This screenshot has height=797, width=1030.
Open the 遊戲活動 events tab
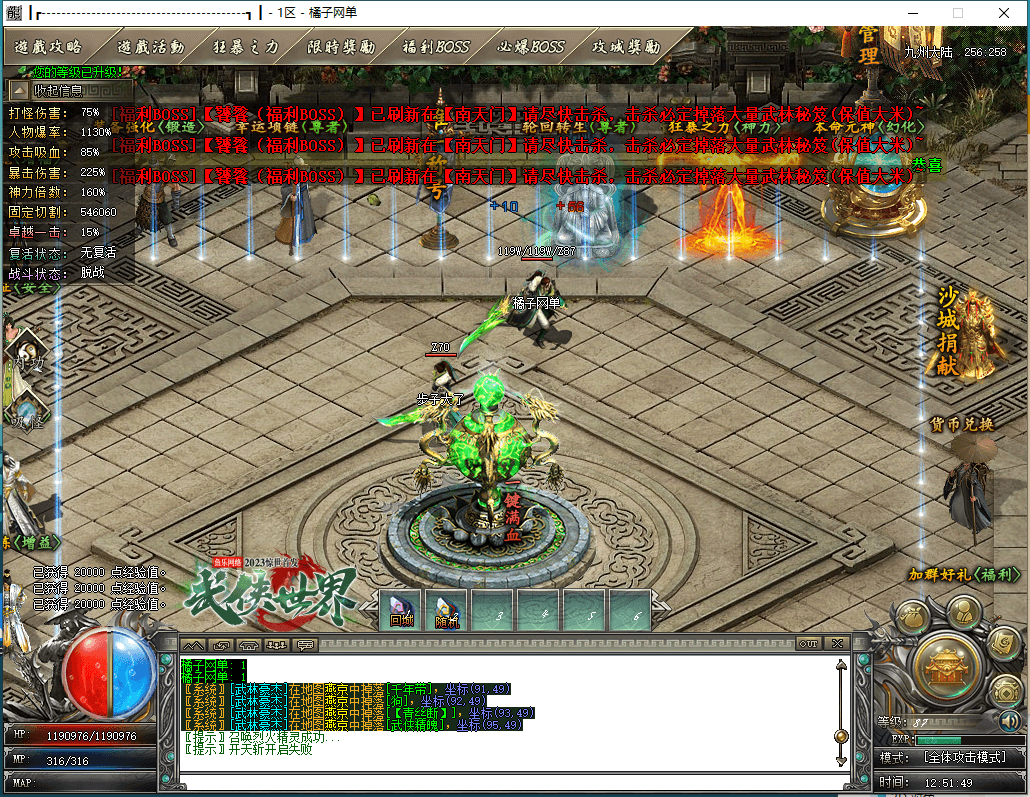coord(150,47)
